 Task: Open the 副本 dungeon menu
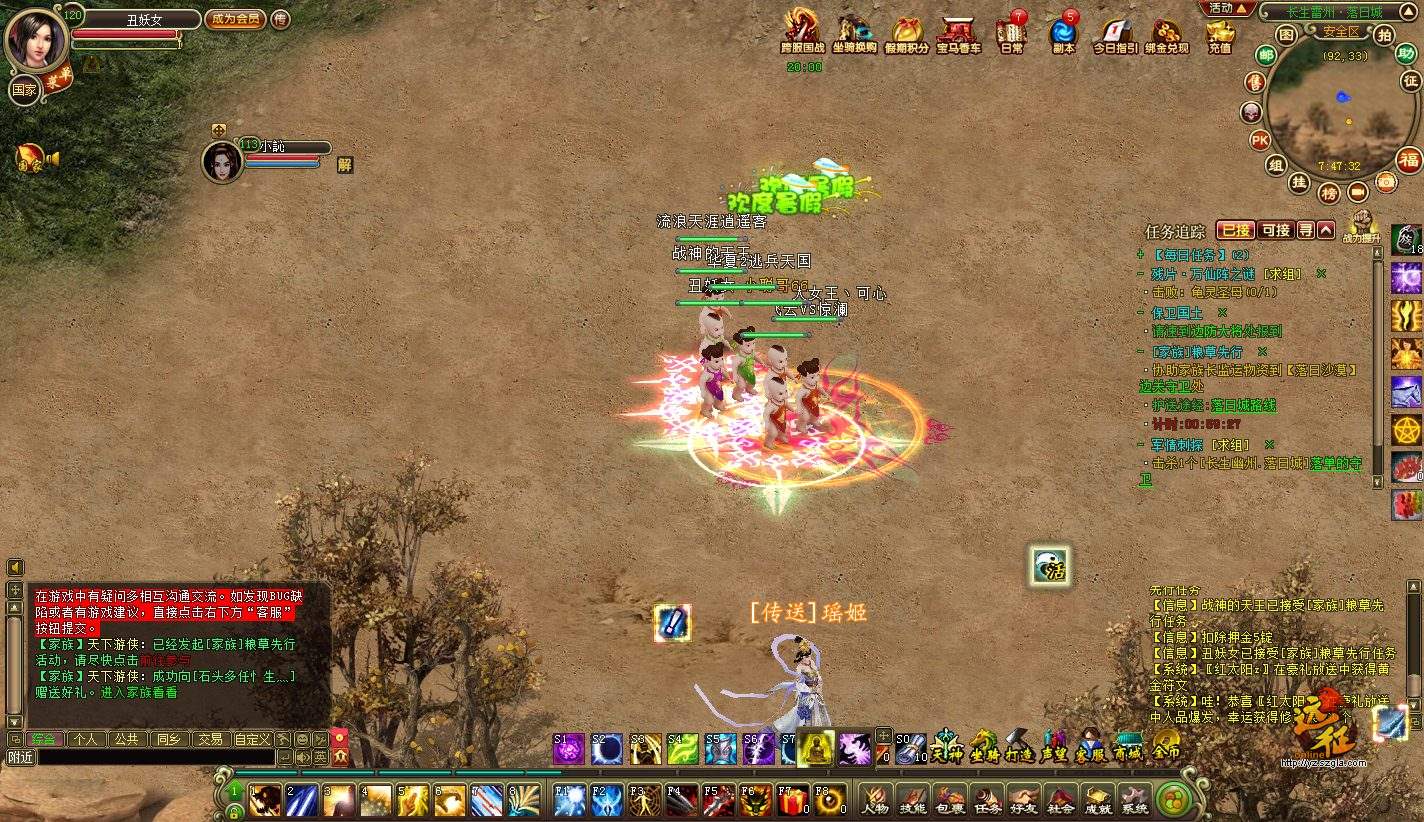click(x=1063, y=35)
